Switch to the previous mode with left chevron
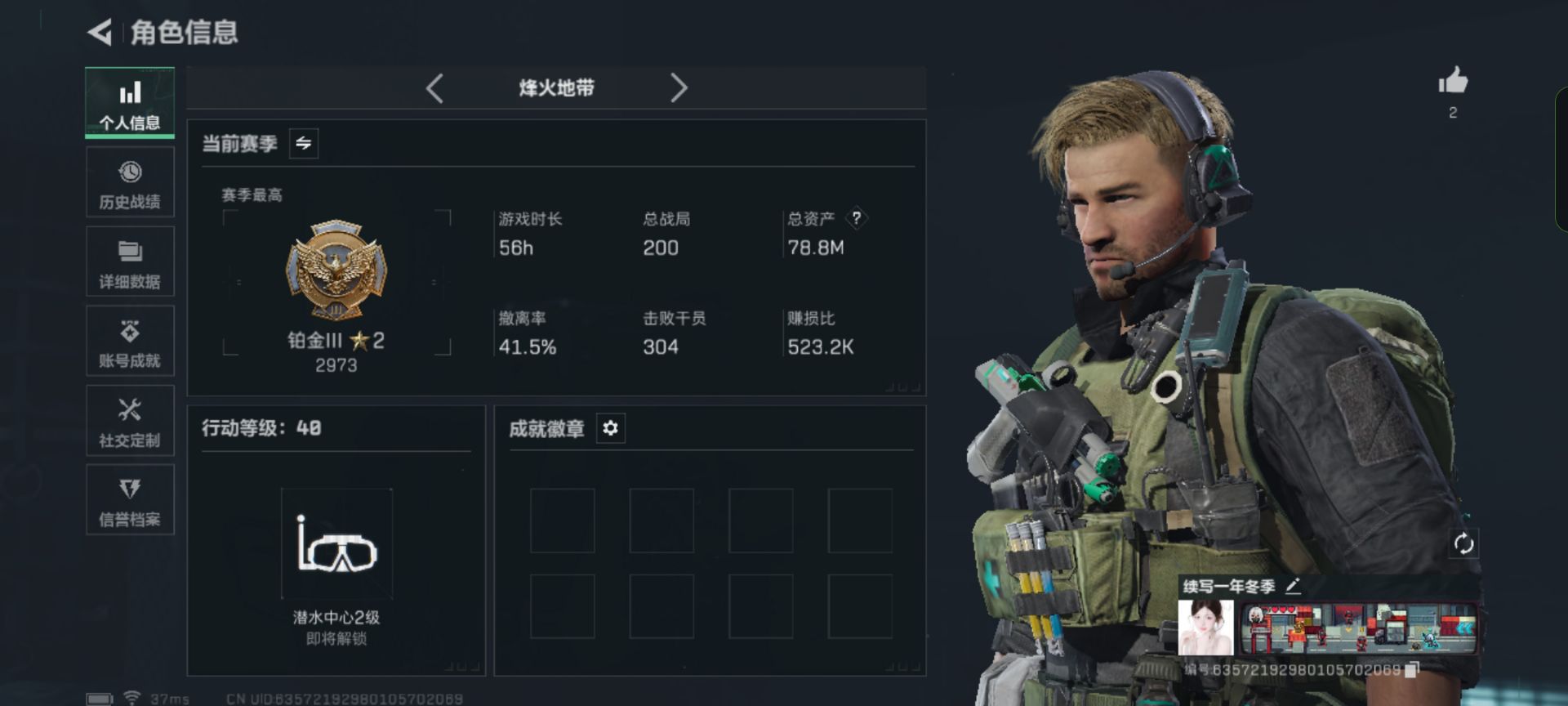The height and width of the screenshot is (706, 1568). (435, 88)
